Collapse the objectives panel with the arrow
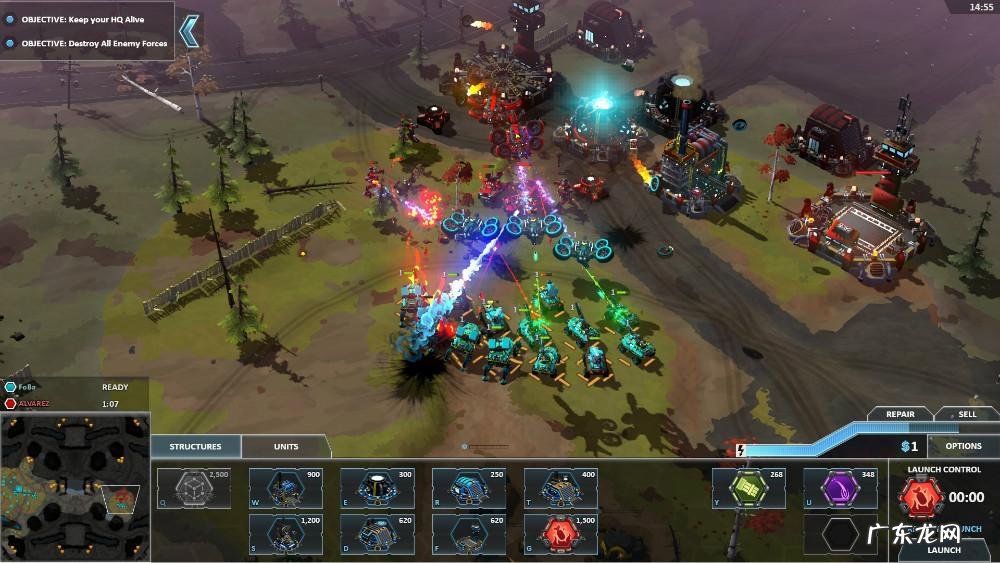Viewport: 1000px width, 563px height. pos(188,31)
